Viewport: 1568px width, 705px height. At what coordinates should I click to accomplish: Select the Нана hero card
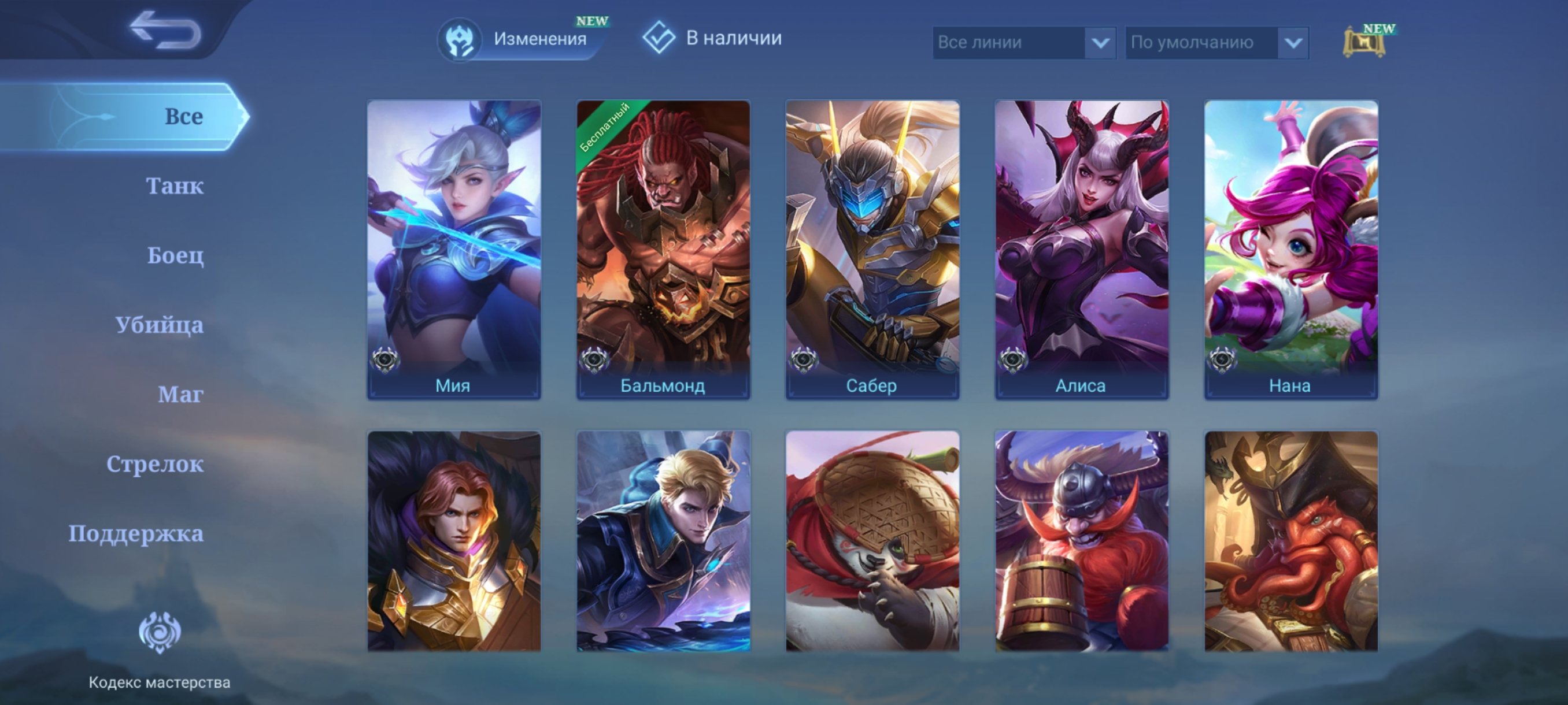pos(1291,250)
